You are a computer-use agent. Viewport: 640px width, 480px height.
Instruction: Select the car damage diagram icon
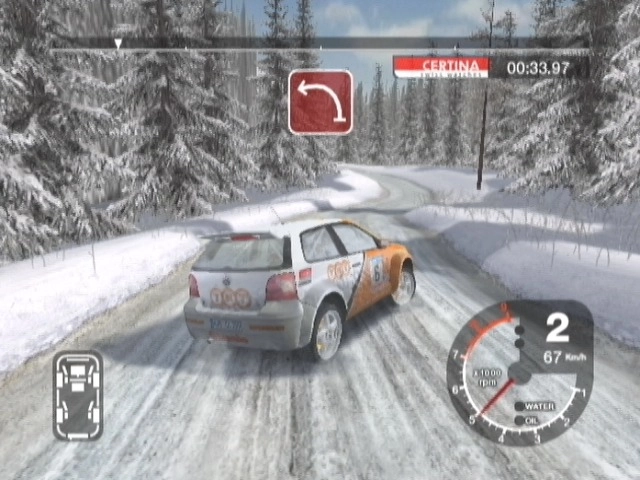pos(77,395)
